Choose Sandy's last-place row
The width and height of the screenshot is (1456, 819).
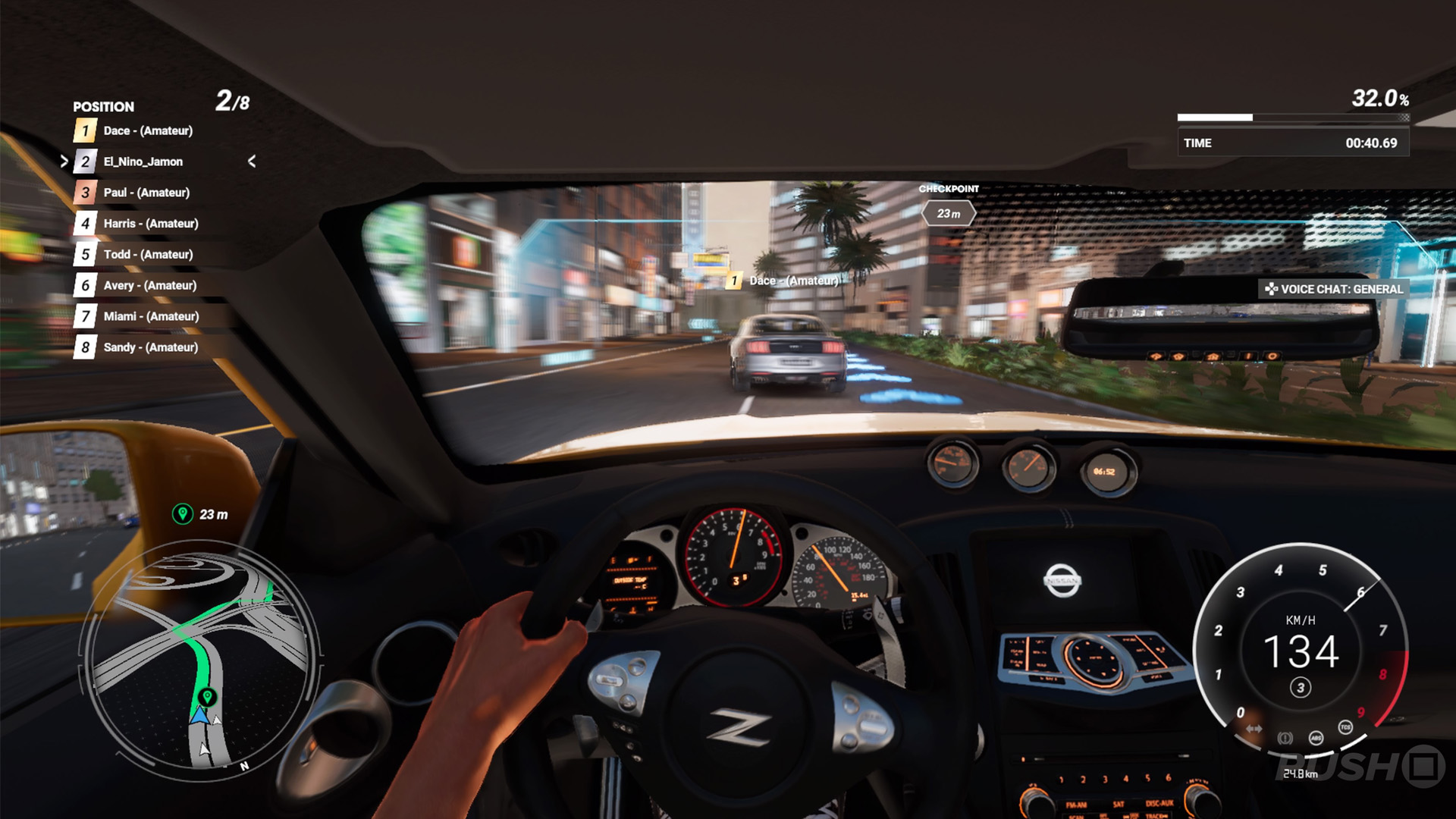click(150, 347)
